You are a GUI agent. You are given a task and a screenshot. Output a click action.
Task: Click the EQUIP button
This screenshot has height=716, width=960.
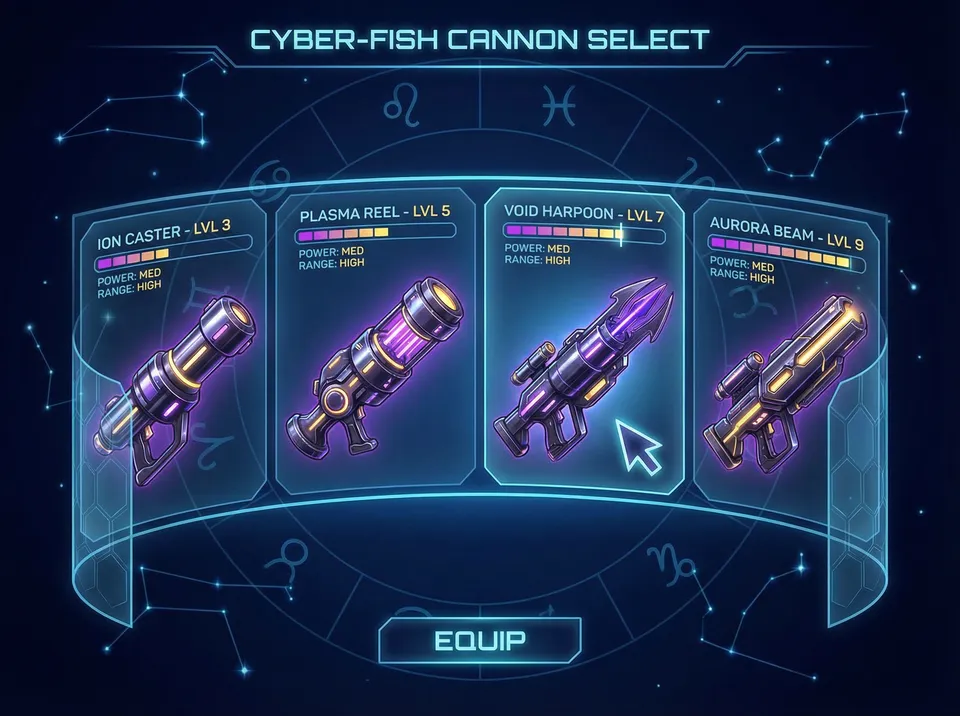click(x=480, y=641)
